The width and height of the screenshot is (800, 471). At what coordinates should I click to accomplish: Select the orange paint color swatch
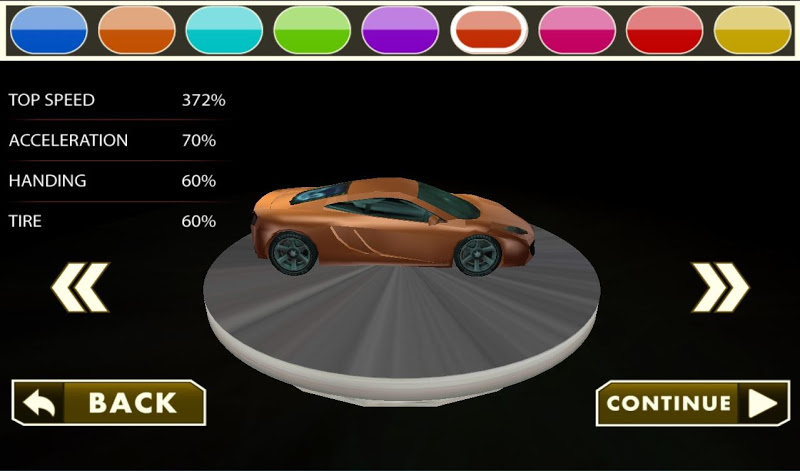click(x=137, y=30)
